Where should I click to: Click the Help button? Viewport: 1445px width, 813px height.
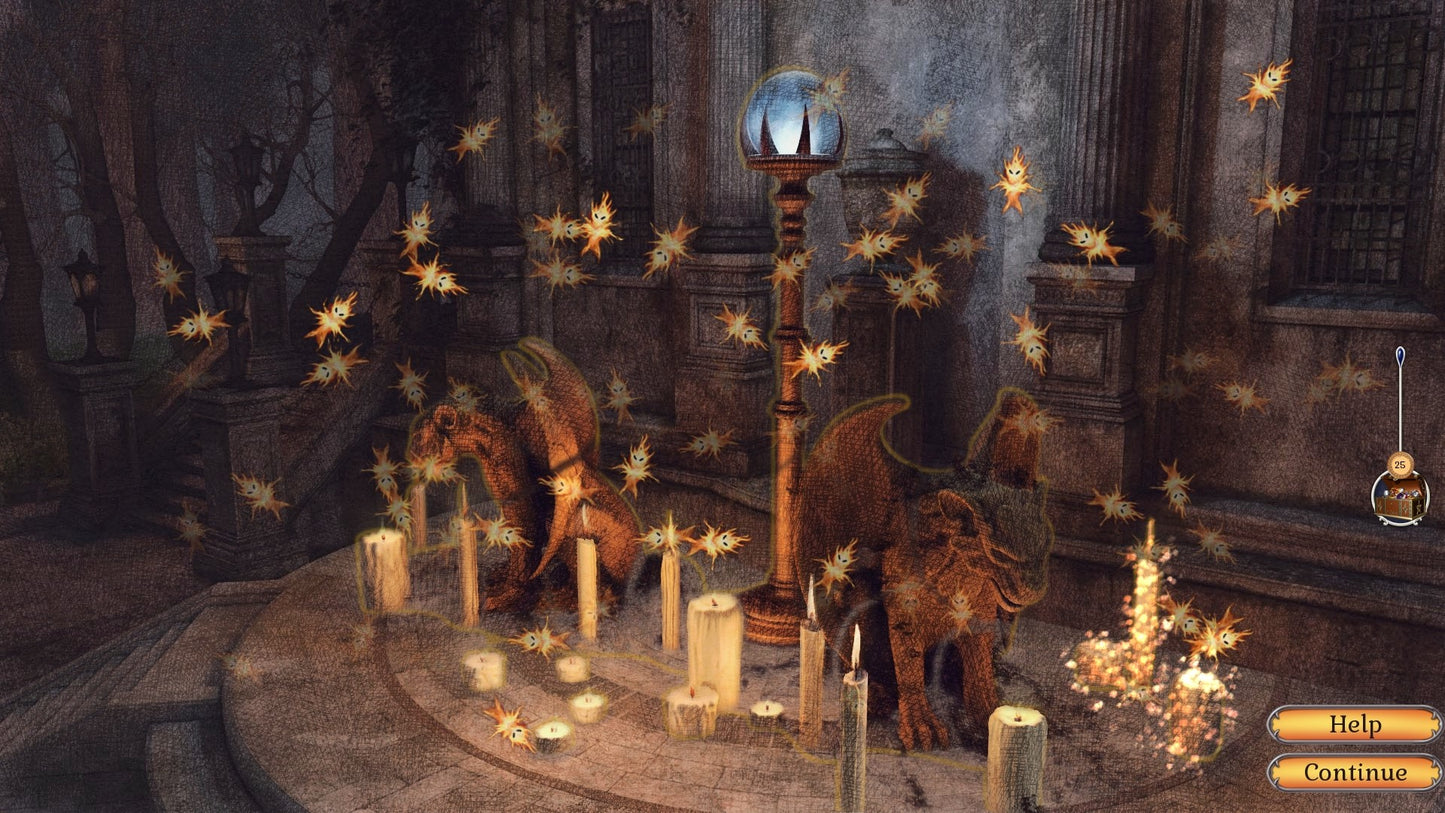(x=1354, y=724)
